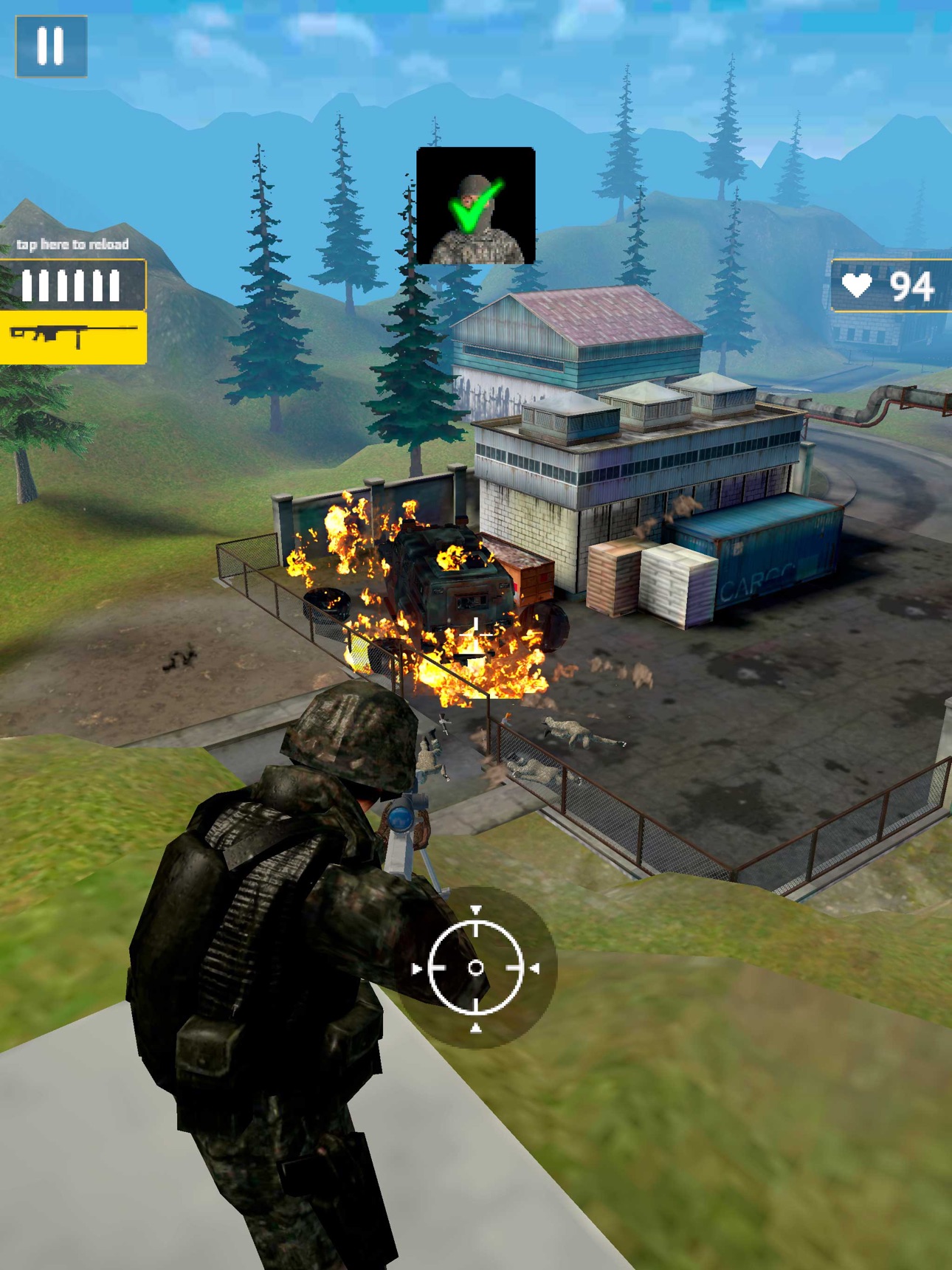Click the six-bullet magazine indicator bar

tap(74, 283)
